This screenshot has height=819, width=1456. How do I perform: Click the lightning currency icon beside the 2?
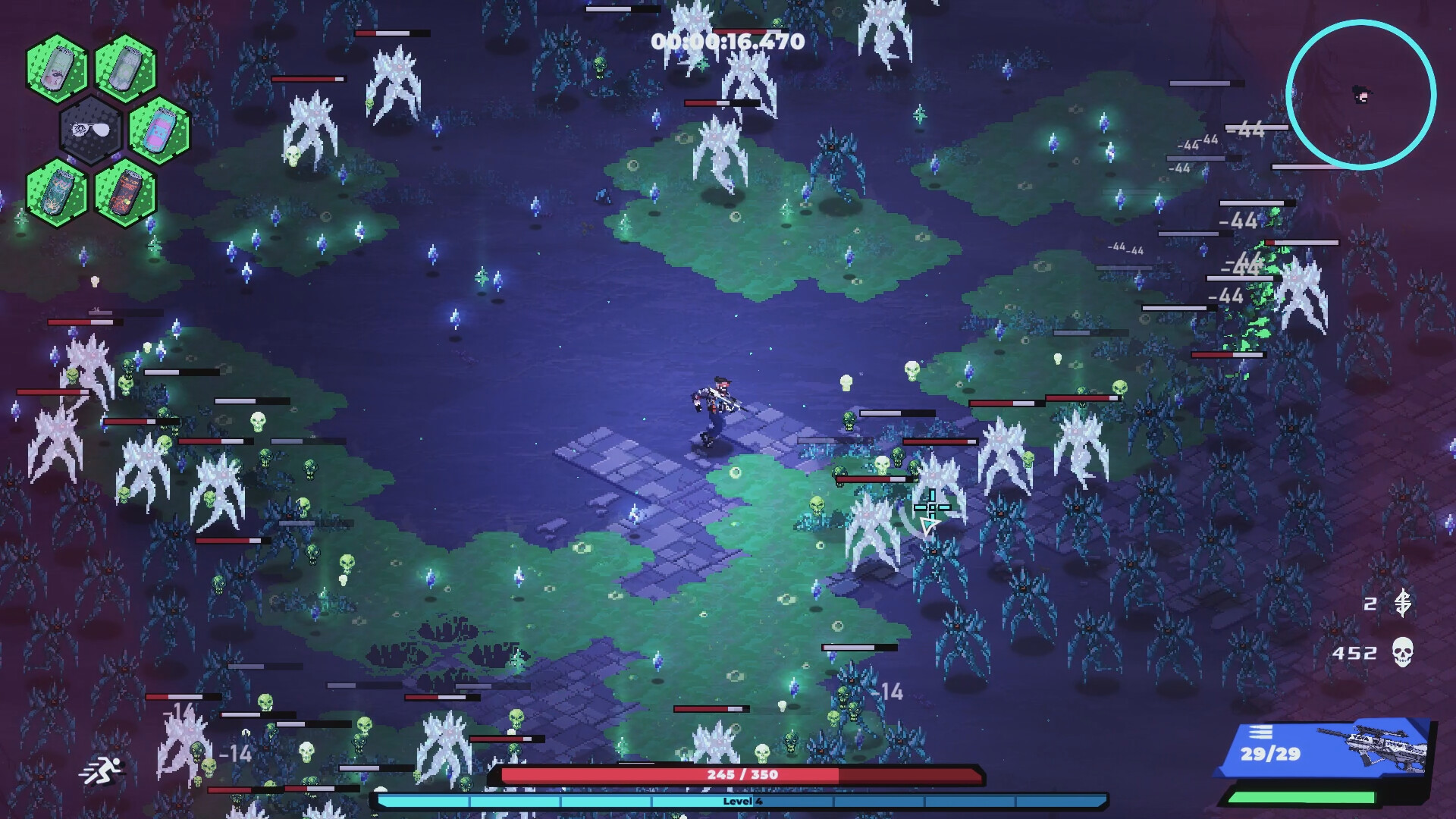(x=1404, y=603)
